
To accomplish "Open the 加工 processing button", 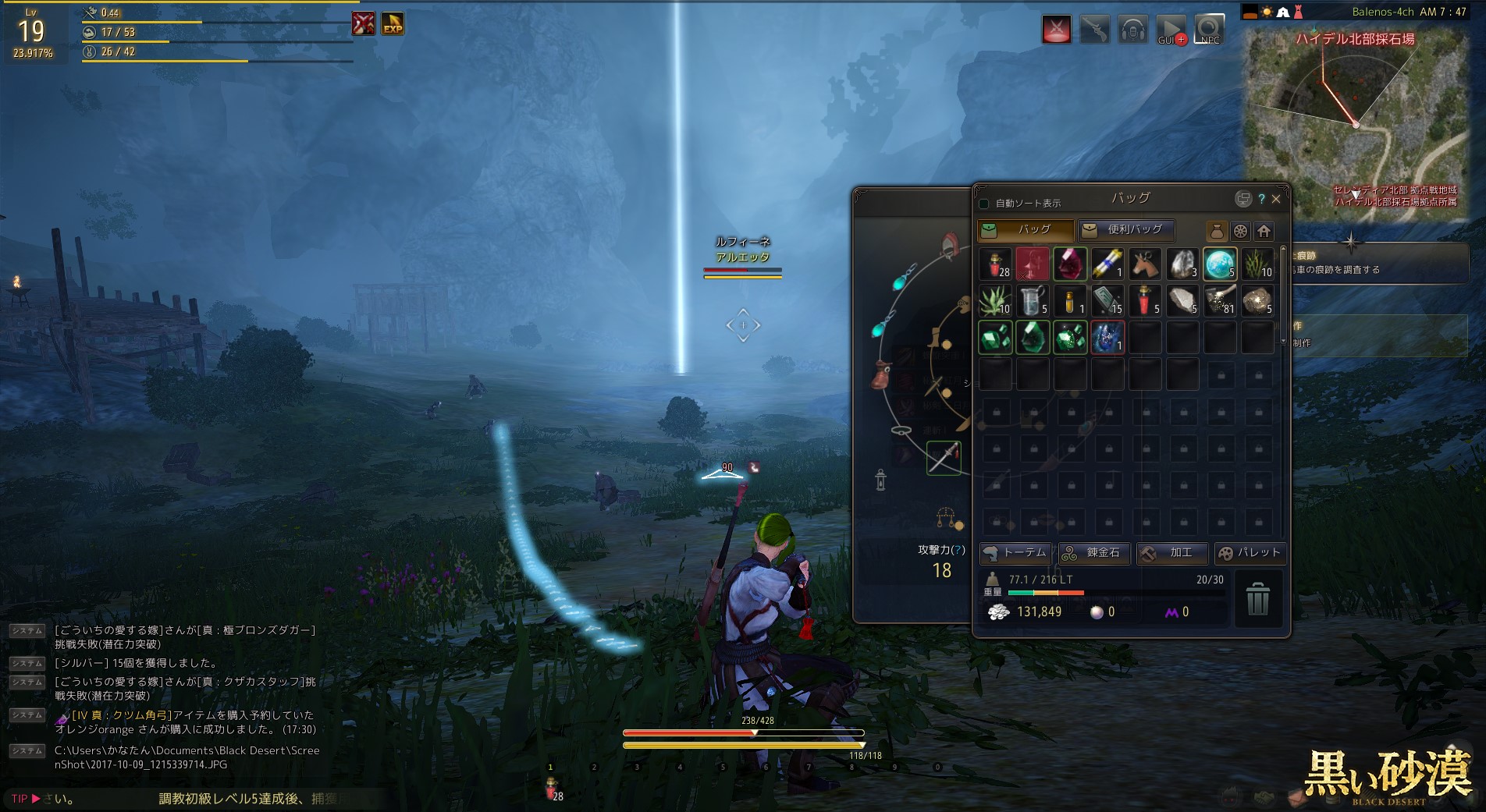I will click(x=1171, y=553).
